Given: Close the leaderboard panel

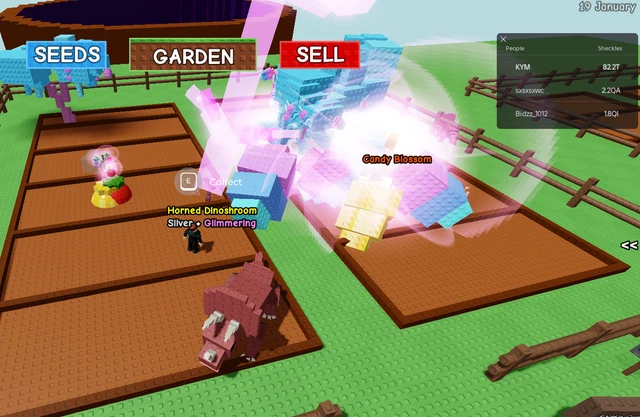Looking at the screenshot, I should click(x=503, y=40).
